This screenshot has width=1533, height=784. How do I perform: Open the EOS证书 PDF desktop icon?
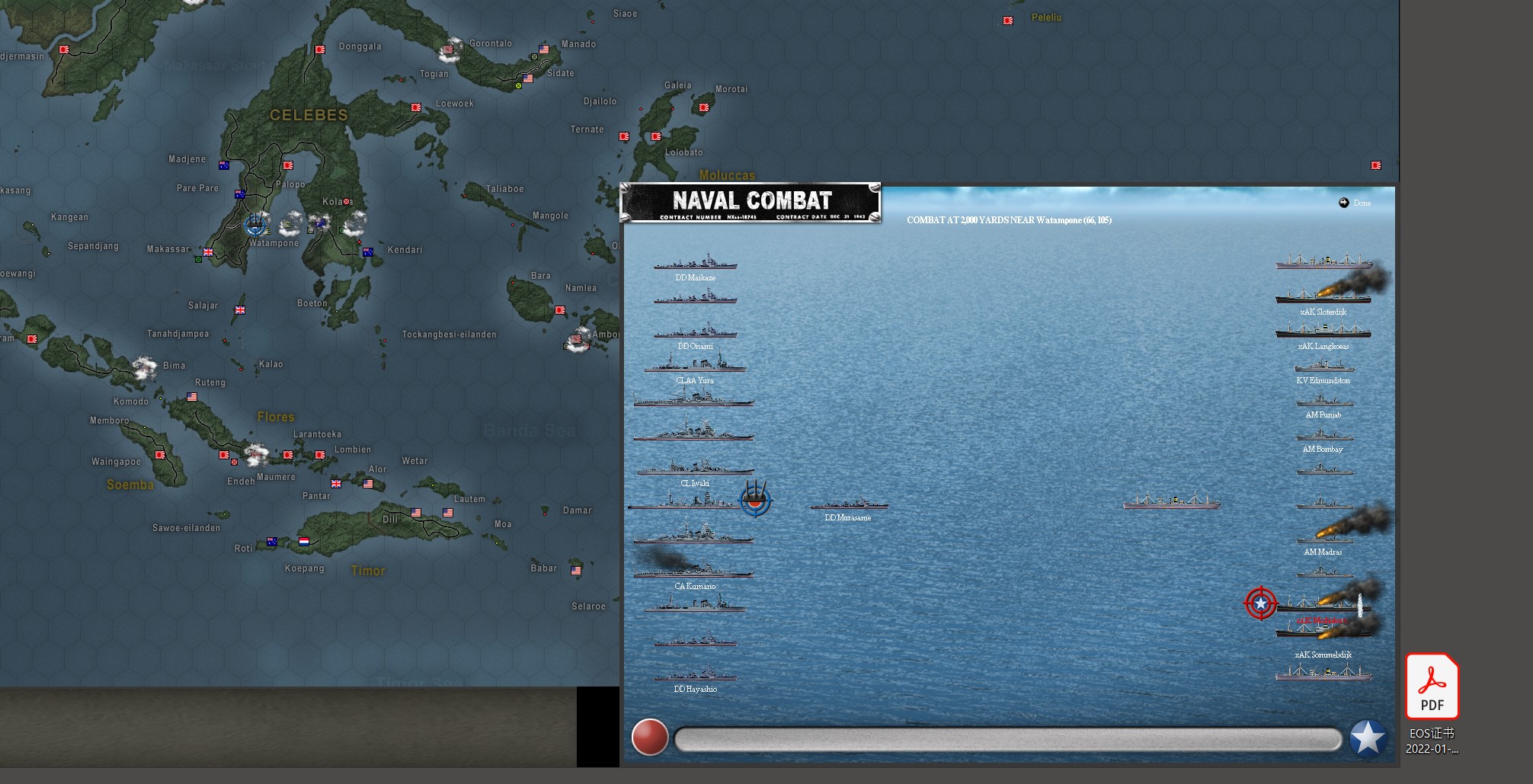(x=1432, y=686)
